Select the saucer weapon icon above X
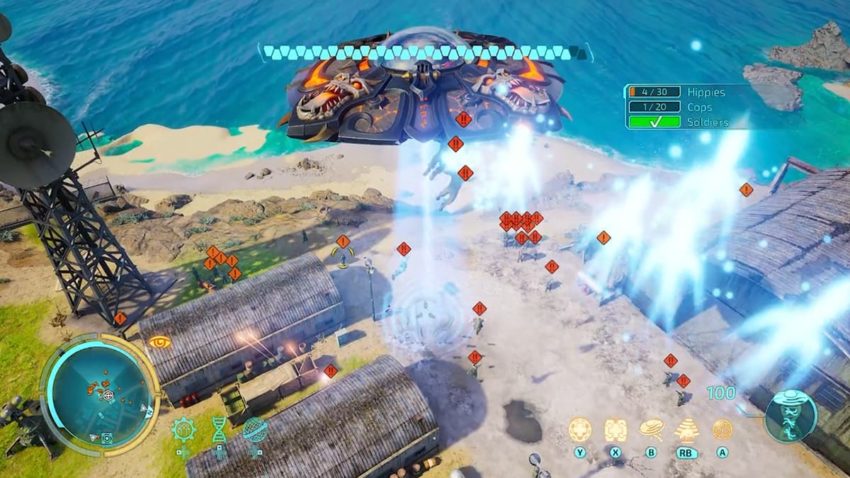This screenshot has height=478, width=850. [615, 429]
